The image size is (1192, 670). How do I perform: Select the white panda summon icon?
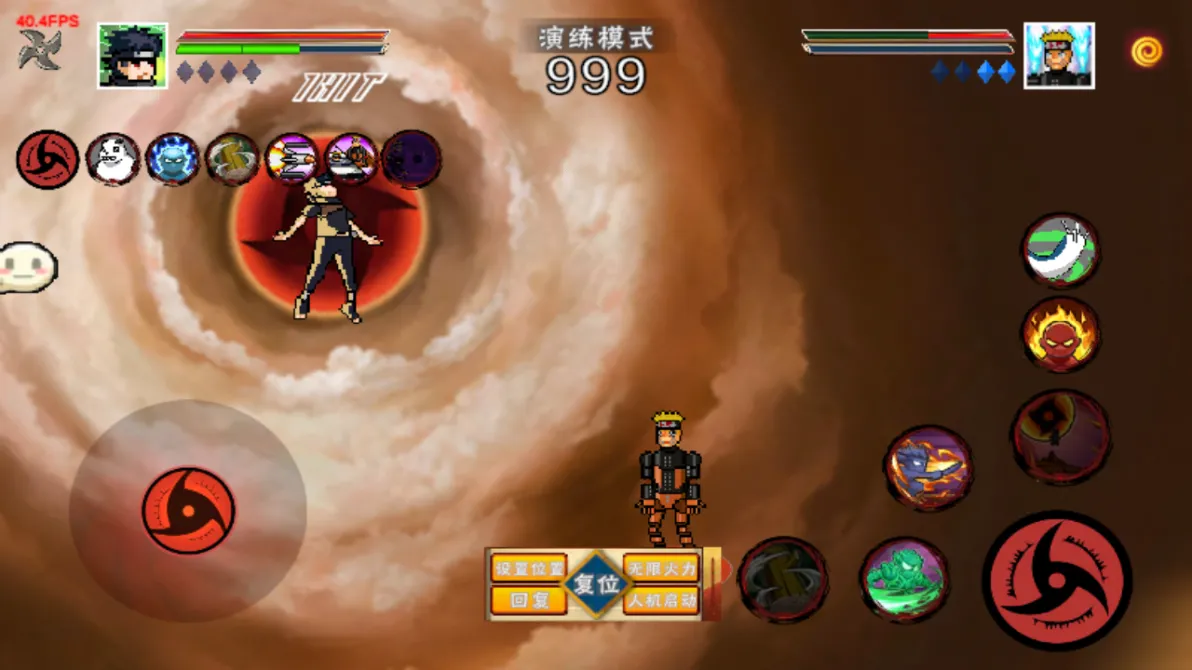112,160
